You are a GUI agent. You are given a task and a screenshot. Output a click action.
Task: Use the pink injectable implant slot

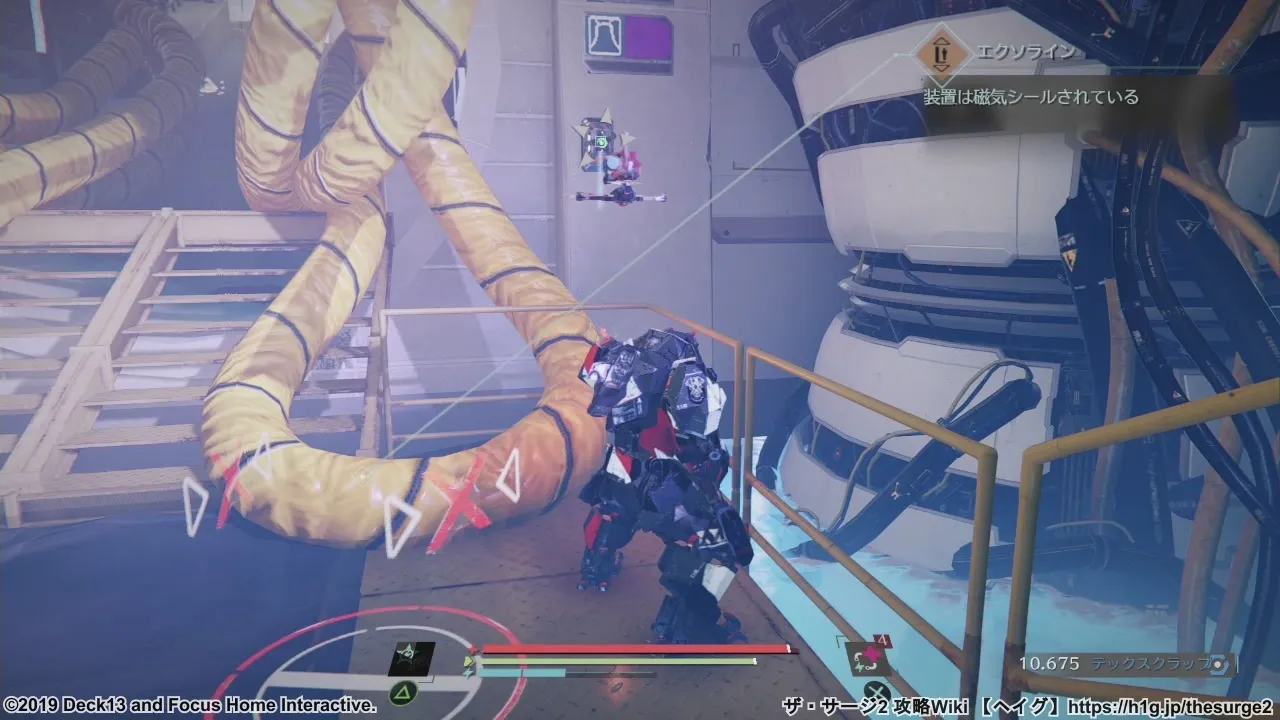pyautogui.click(x=866, y=657)
